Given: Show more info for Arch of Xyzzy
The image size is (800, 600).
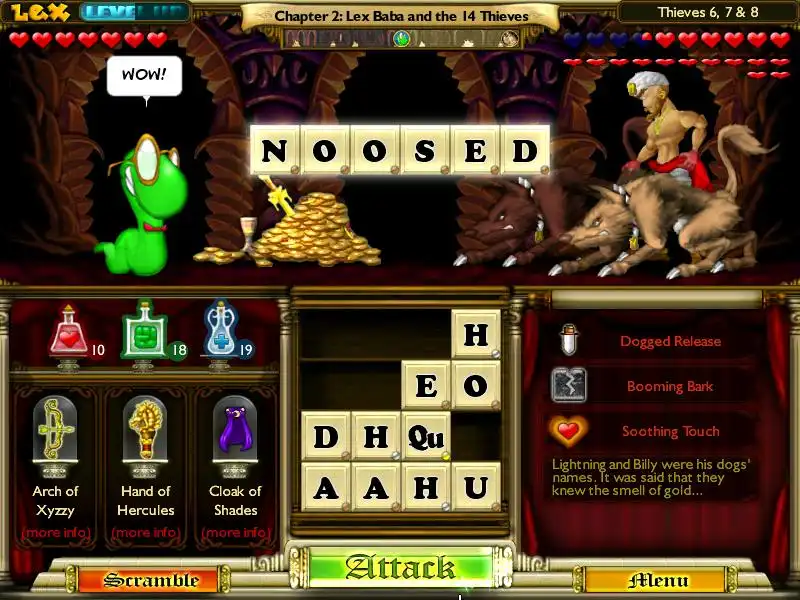Looking at the screenshot, I should click(55, 532).
